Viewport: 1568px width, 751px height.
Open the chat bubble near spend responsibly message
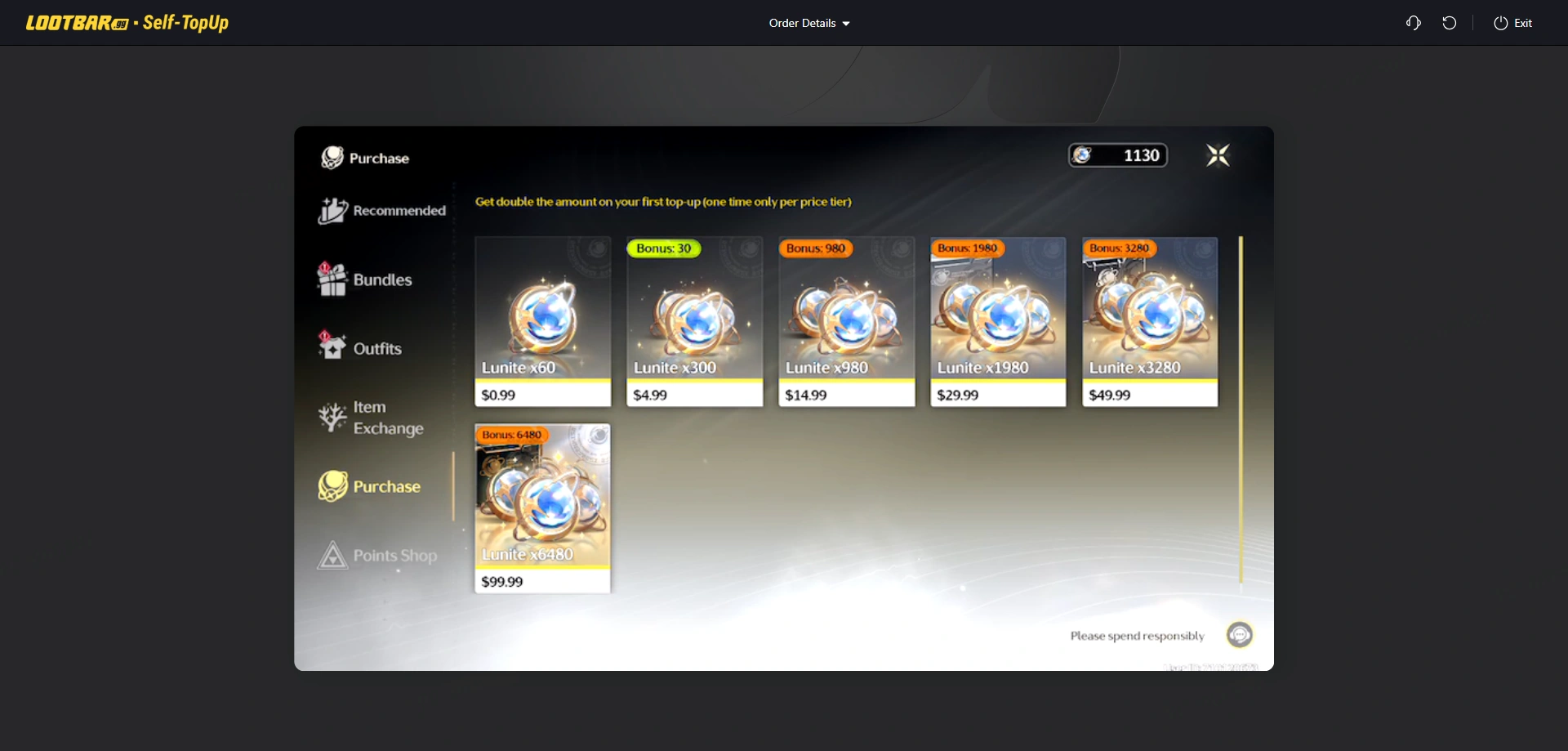1239,634
